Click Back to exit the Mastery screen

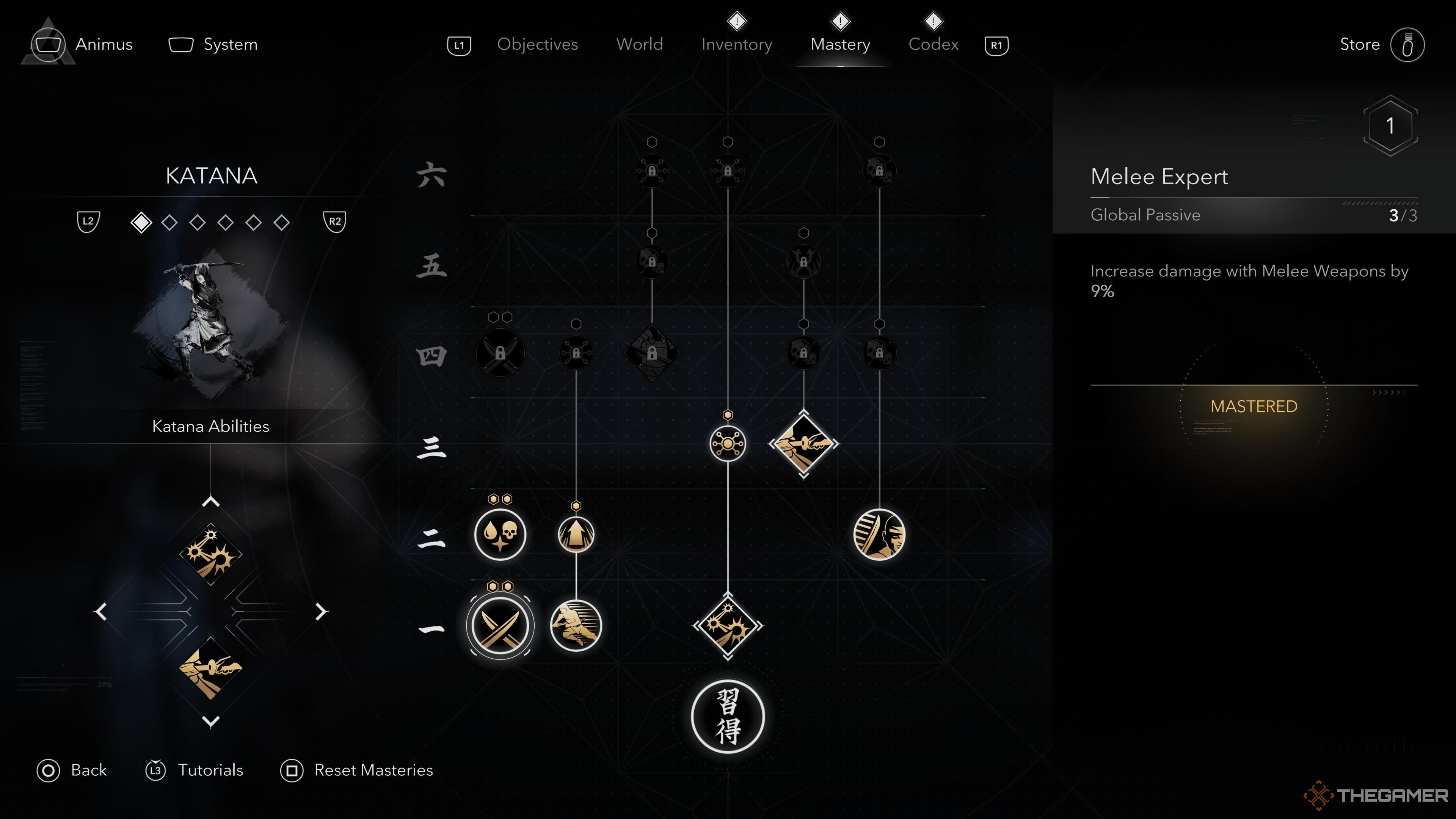pos(72,770)
